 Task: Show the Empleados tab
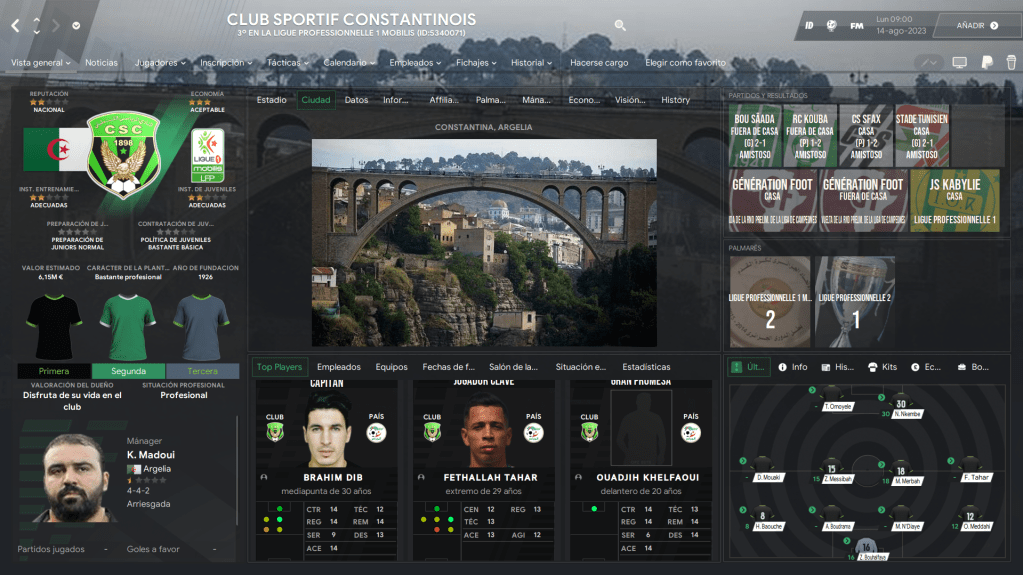pos(338,367)
